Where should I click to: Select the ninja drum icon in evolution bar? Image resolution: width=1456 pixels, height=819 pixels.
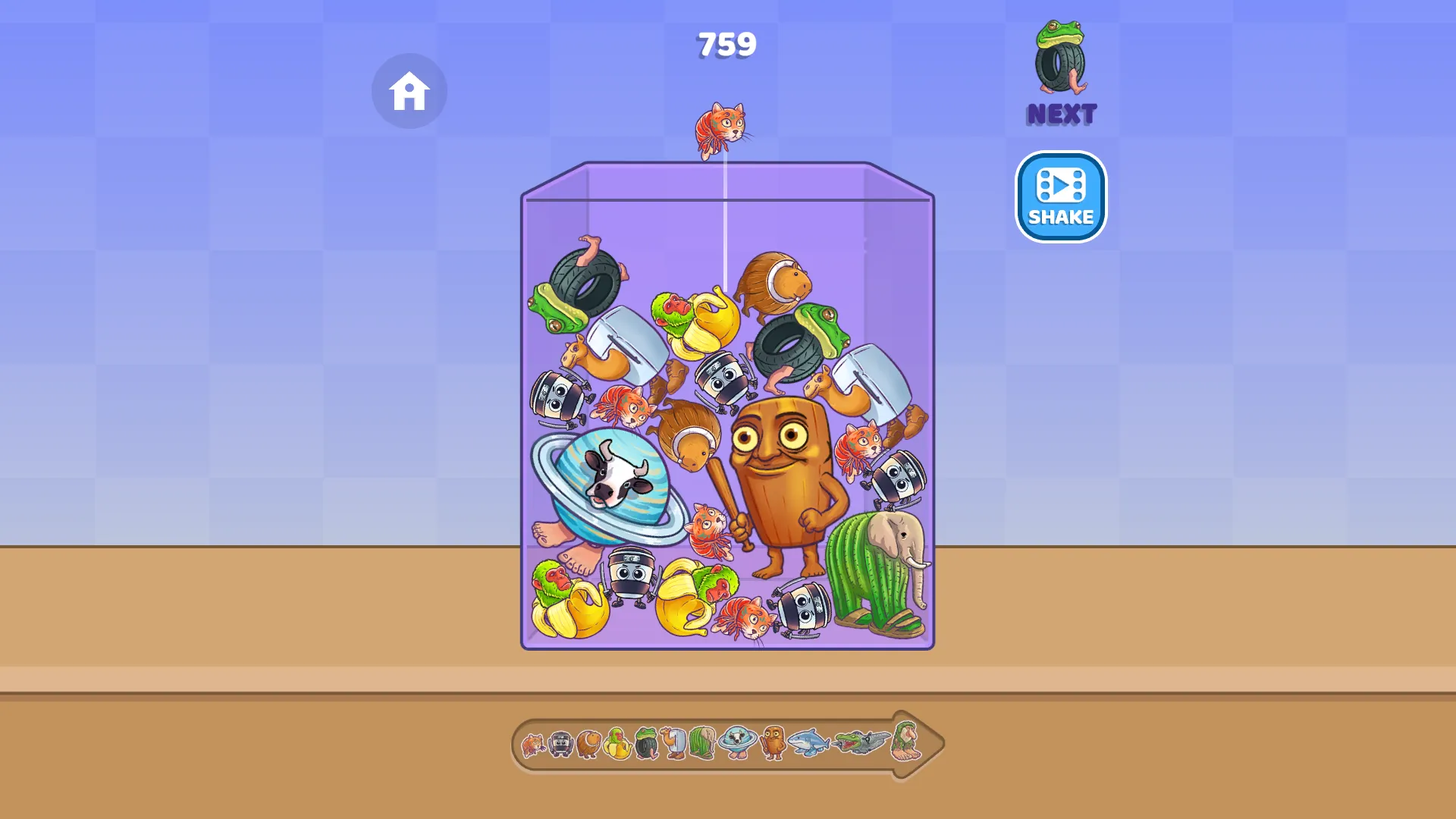[x=561, y=743]
